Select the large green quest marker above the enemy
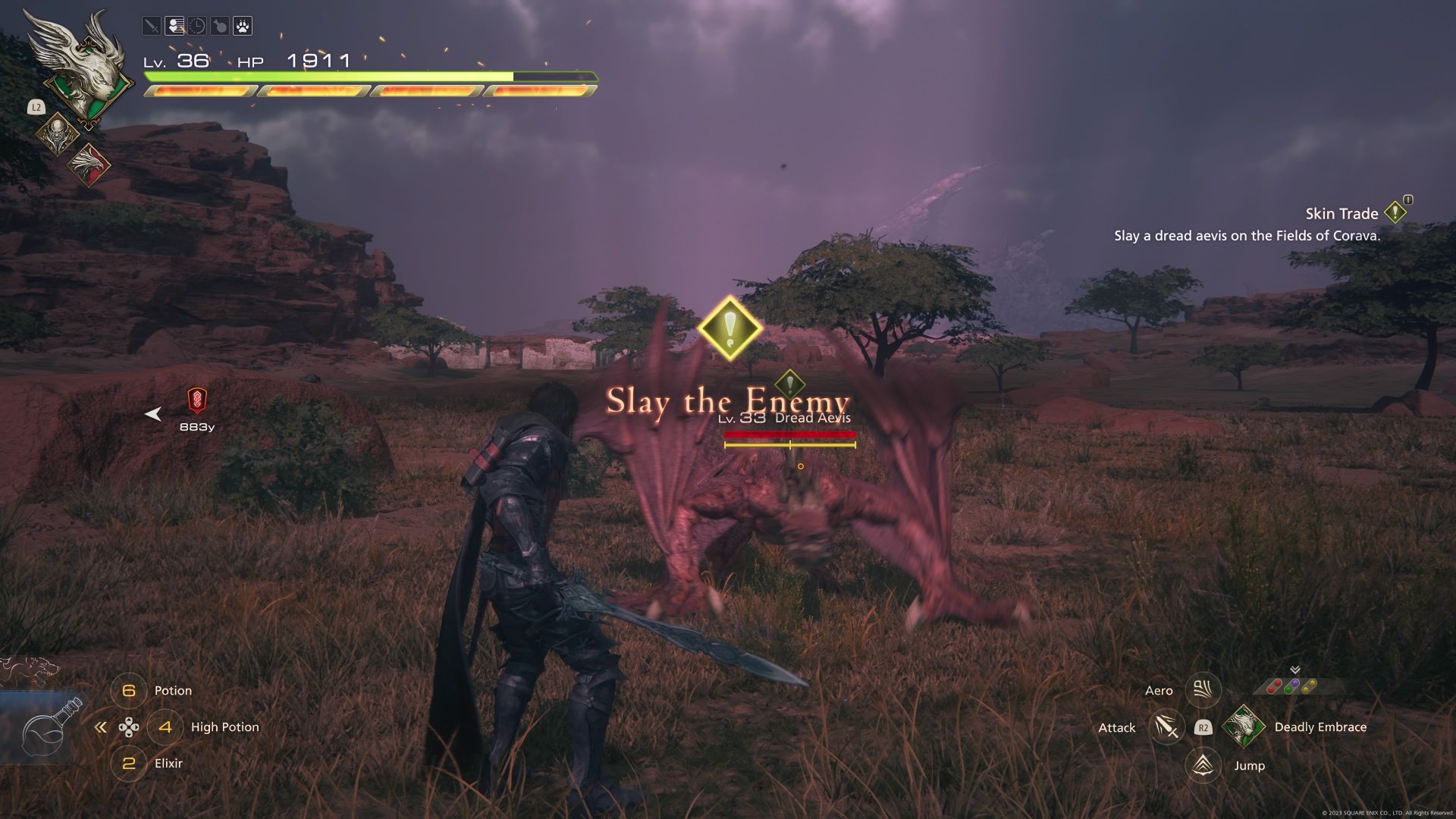The image size is (1456, 819). [730, 328]
